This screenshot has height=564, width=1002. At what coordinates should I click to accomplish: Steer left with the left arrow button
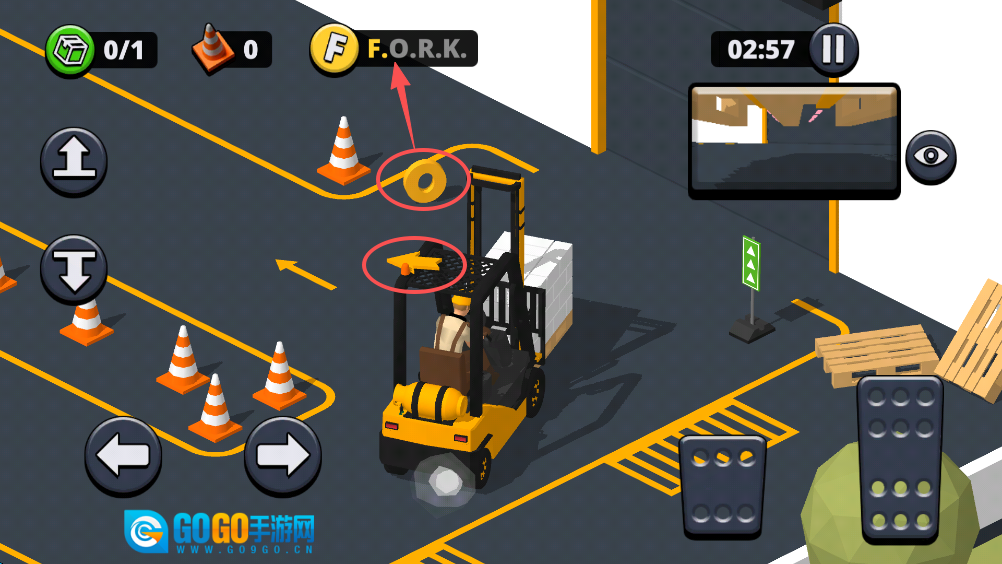(123, 456)
